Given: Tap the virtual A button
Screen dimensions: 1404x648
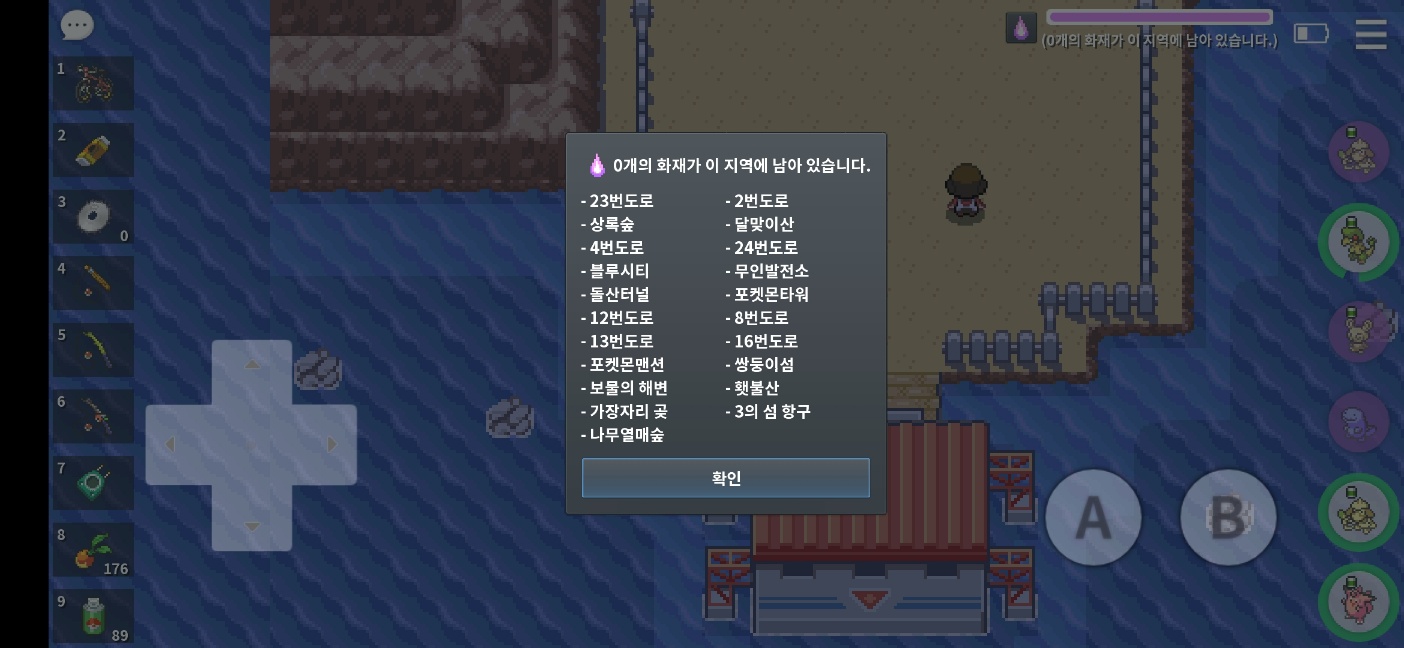Looking at the screenshot, I should point(1093,518).
